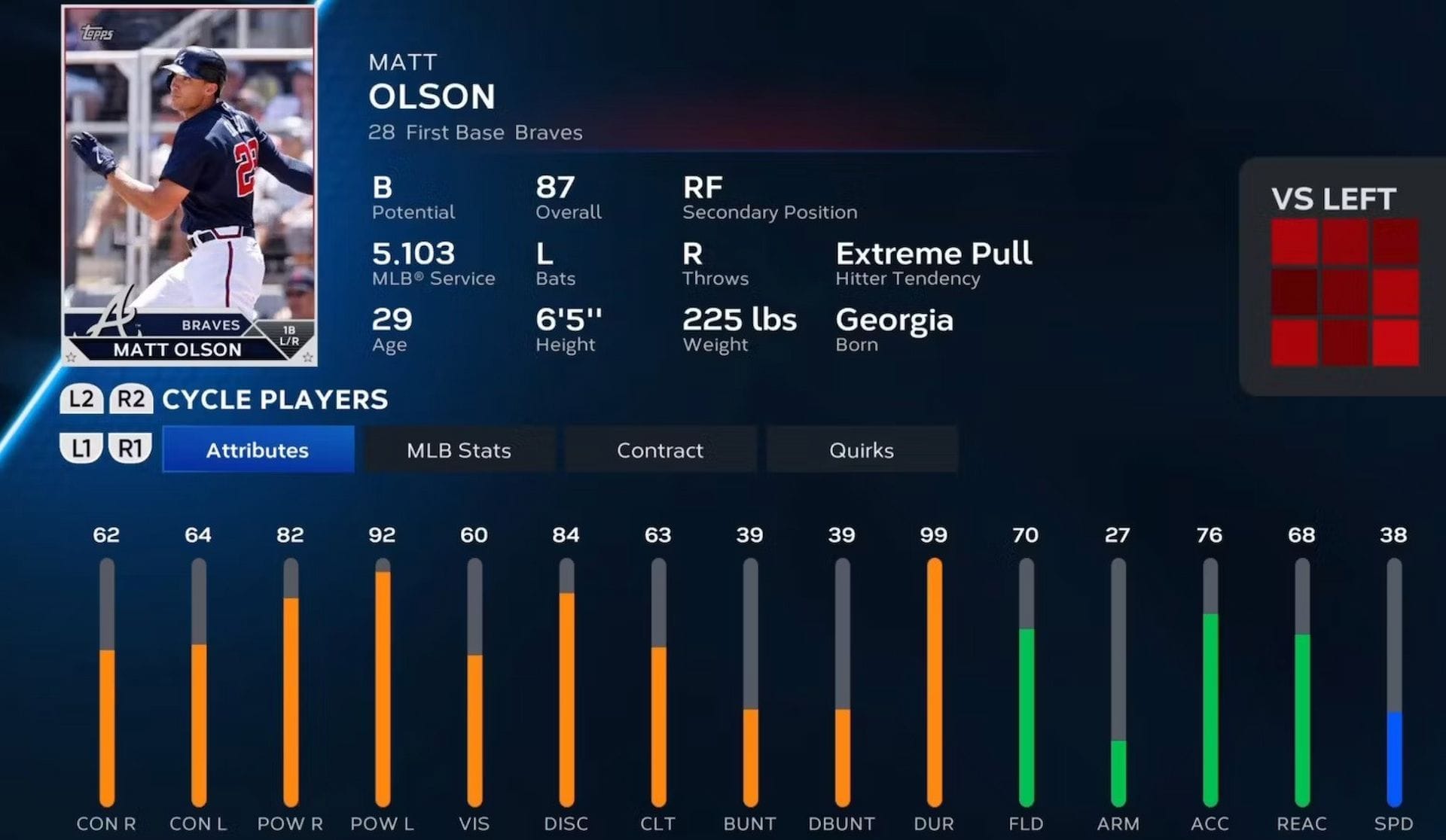Click the L1 button icon
Screen dimensions: 1446x840
[81, 449]
